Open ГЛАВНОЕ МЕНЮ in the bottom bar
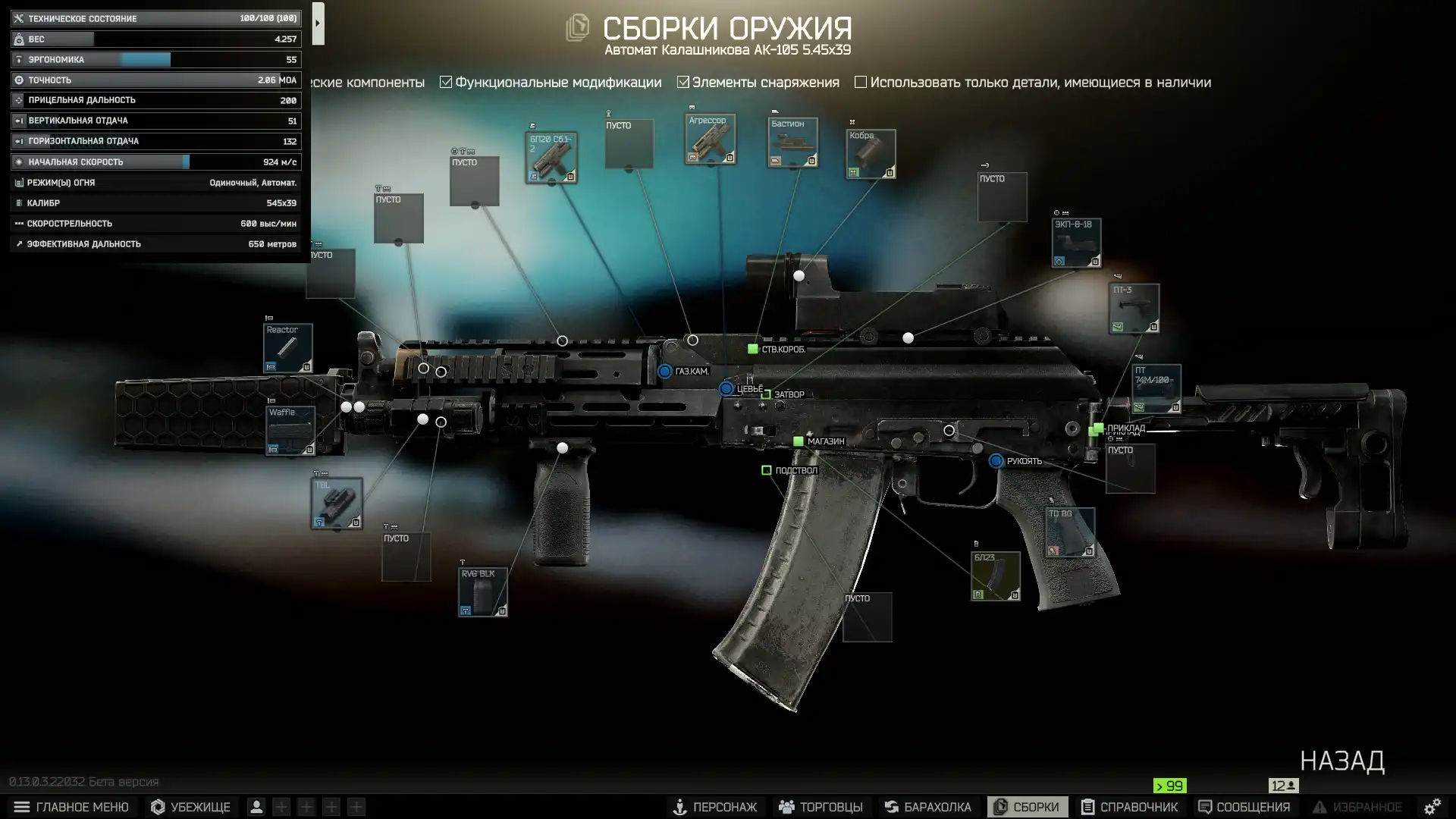This screenshot has height=819, width=1456. [x=71, y=807]
